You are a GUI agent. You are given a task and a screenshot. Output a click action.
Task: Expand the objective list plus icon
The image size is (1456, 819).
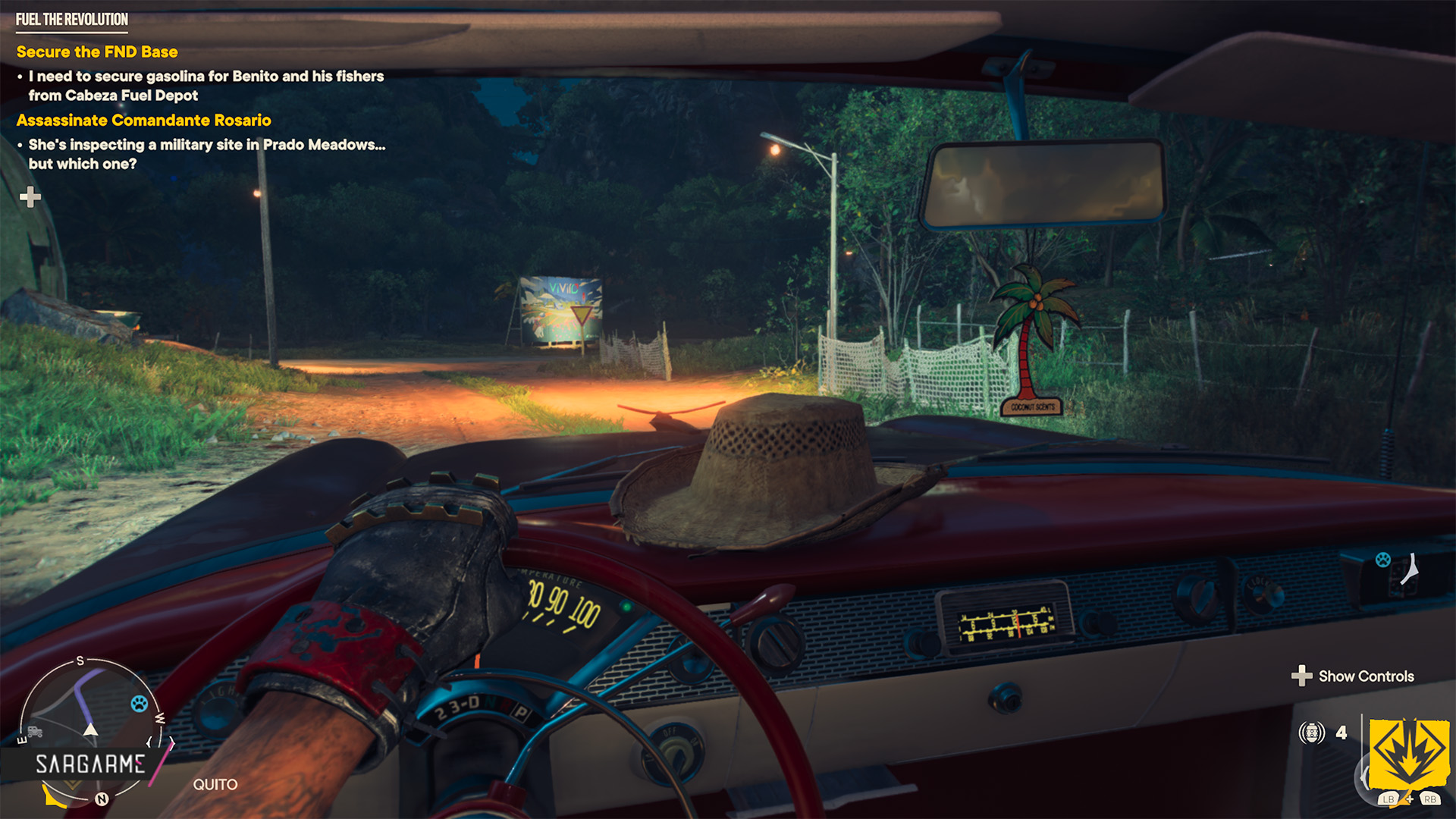pyautogui.click(x=30, y=197)
